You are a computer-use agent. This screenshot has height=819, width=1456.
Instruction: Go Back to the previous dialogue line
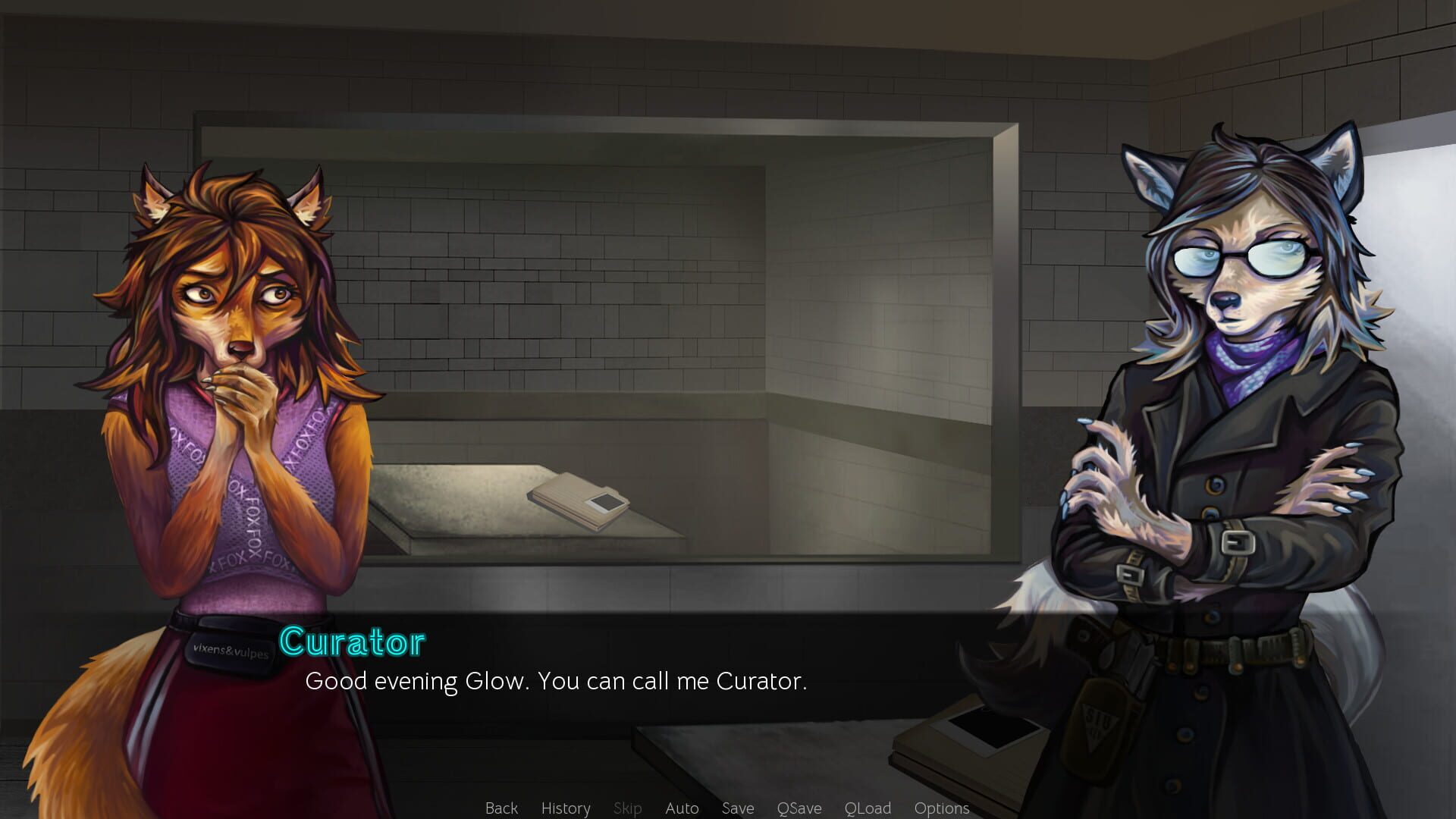501,808
